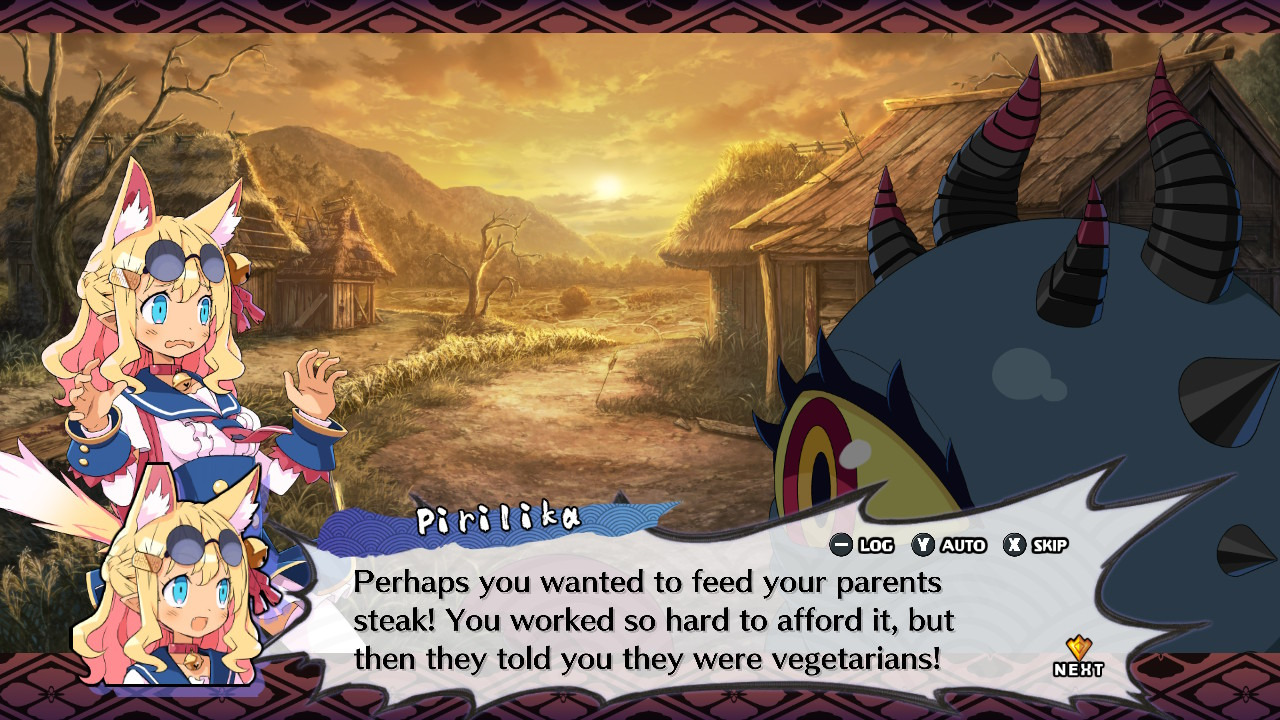Open the dialogue LOG
Screen dimensions: 1280x720
(x=862, y=545)
